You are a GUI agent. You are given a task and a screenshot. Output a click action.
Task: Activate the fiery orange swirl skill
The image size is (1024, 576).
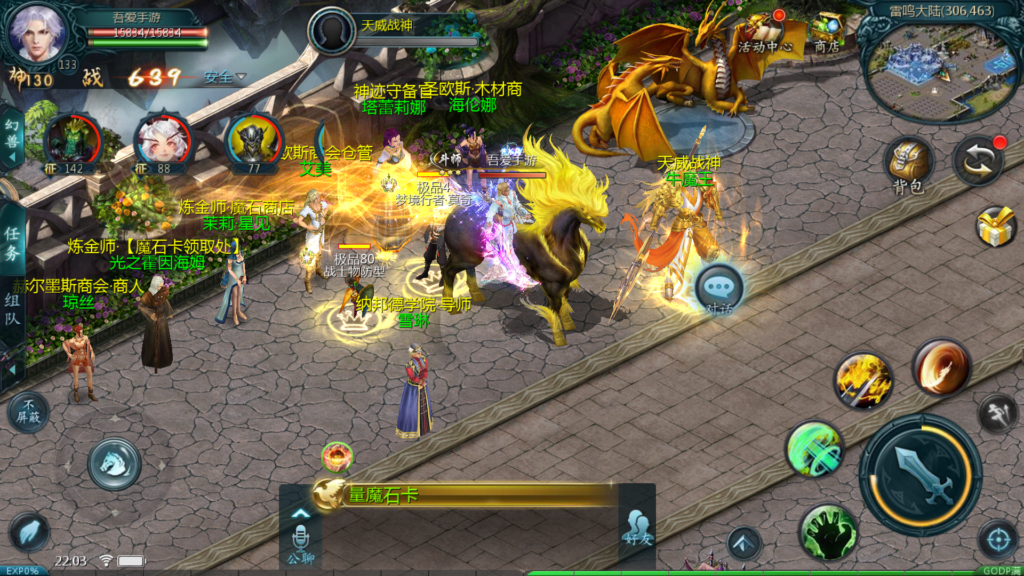click(x=941, y=366)
